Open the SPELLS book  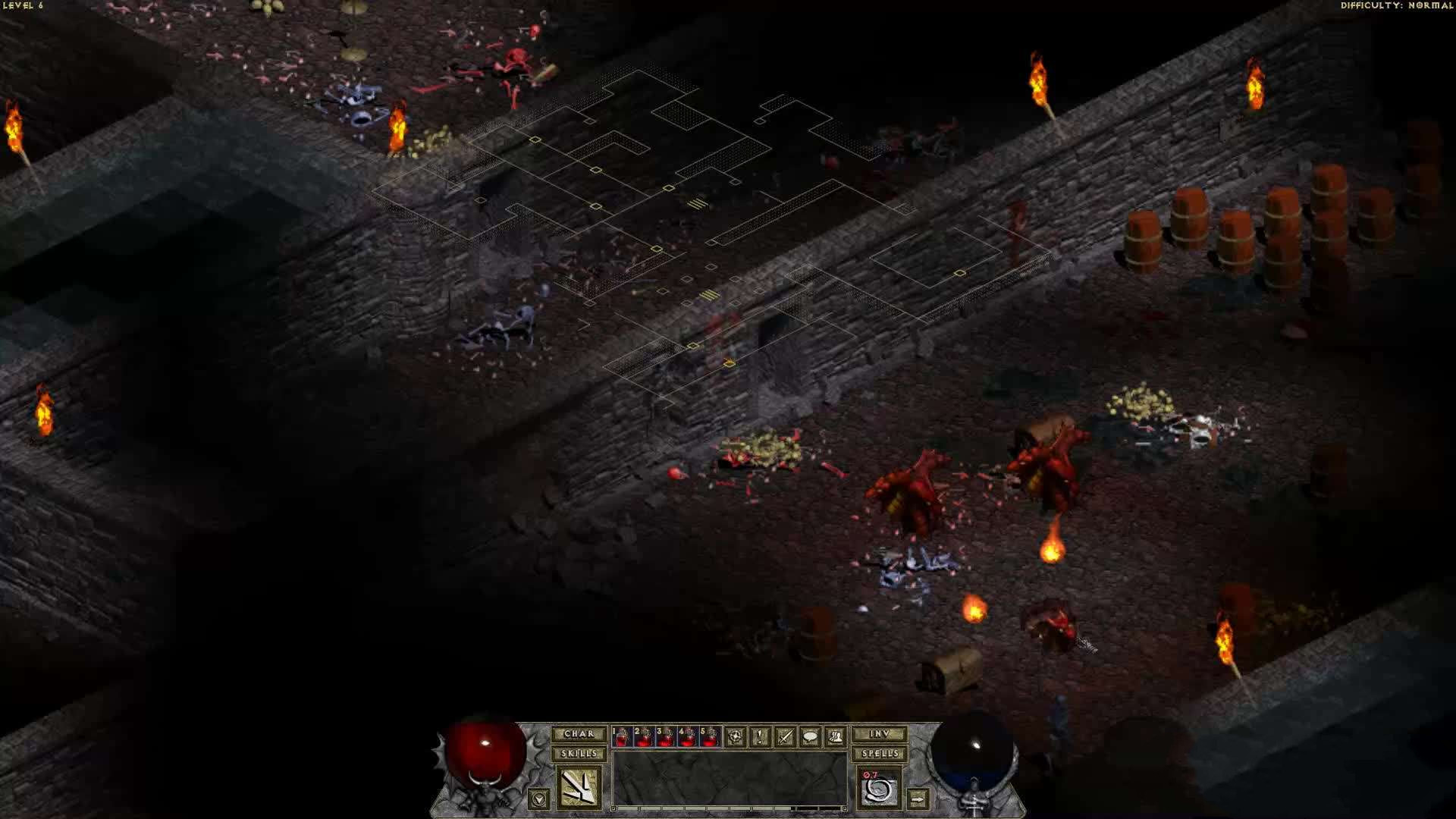879,754
